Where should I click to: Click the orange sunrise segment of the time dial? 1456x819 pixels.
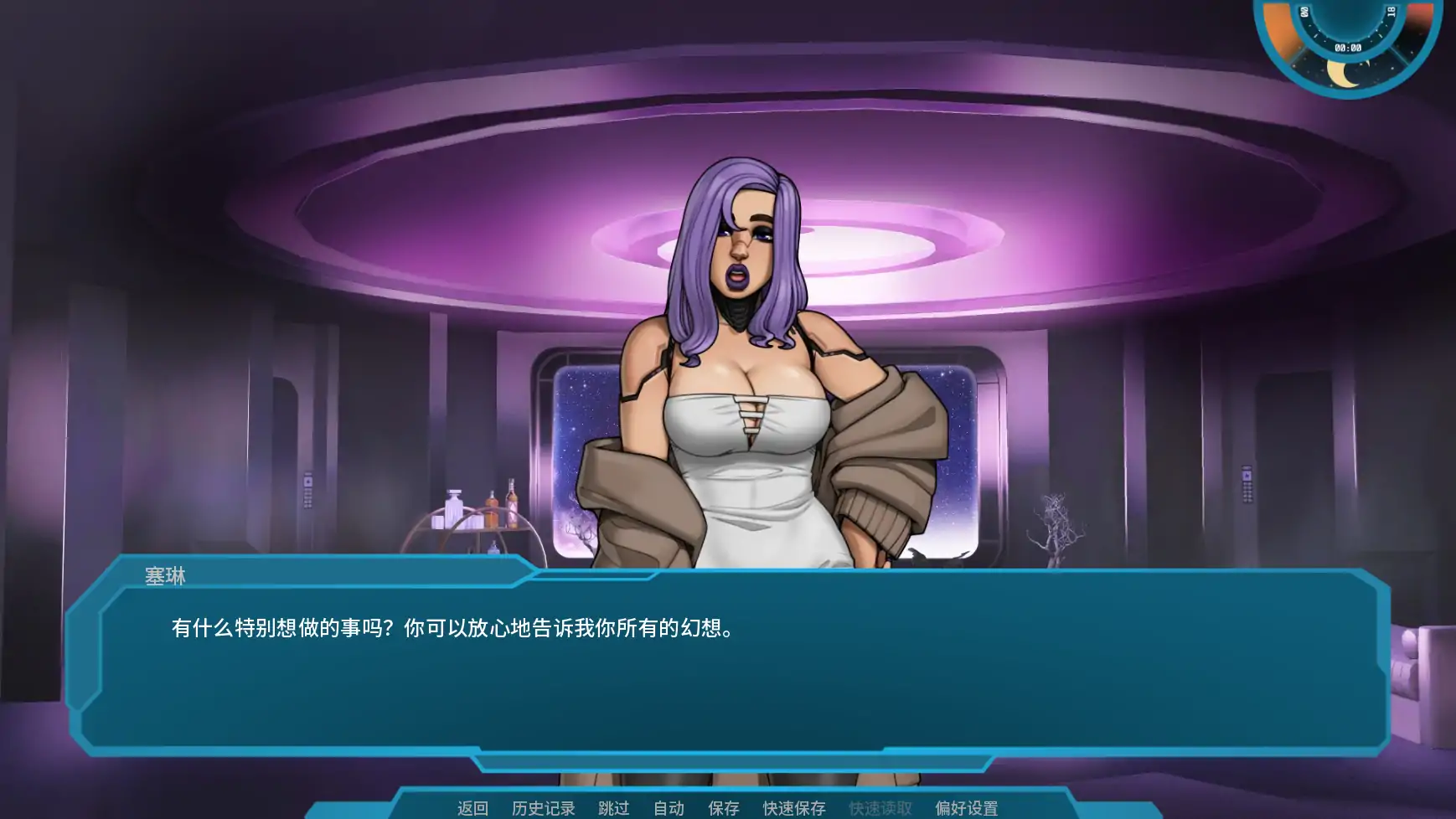coord(1279,30)
